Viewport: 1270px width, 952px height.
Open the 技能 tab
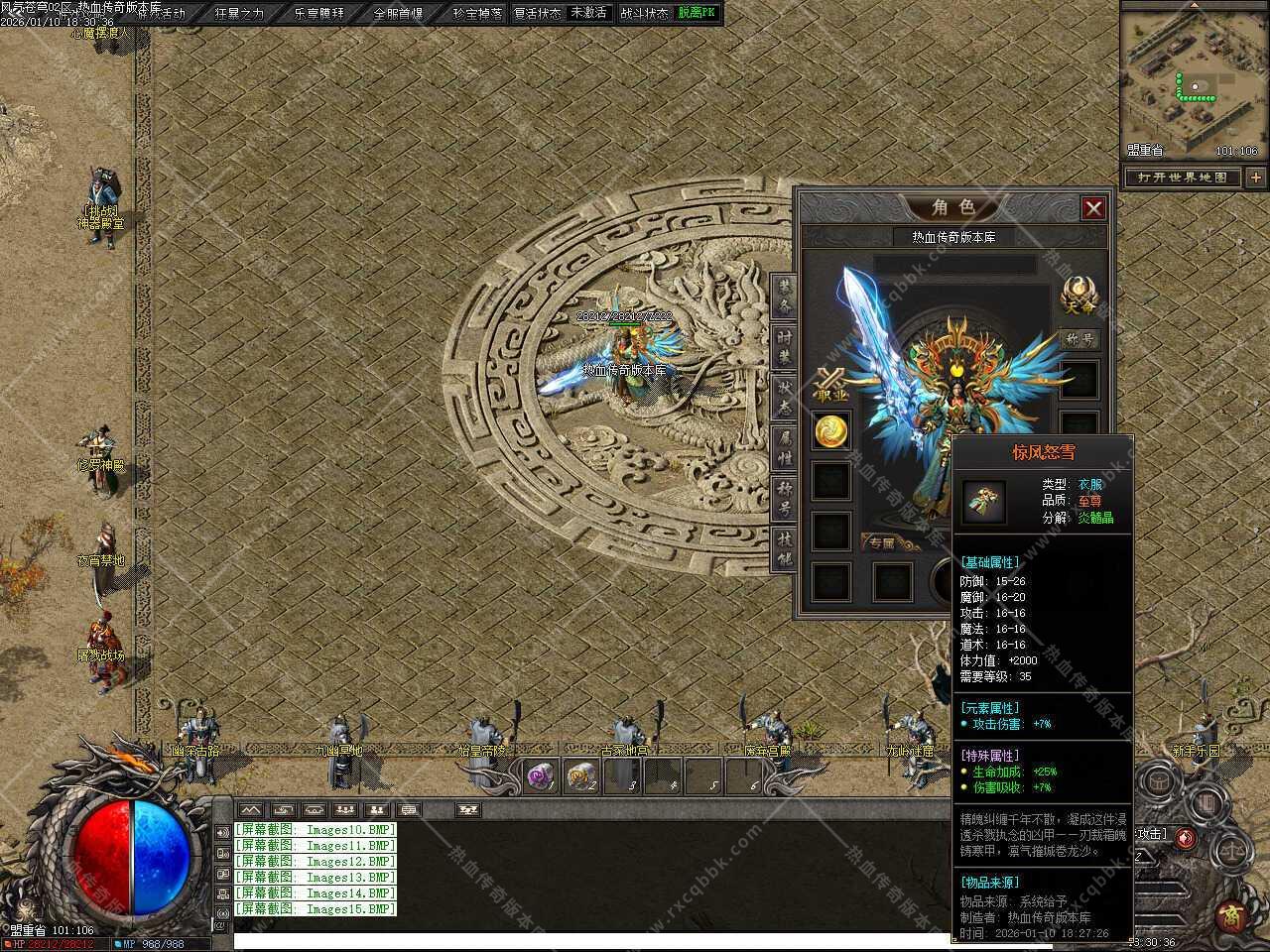pyautogui.click(x=784, y=548)
